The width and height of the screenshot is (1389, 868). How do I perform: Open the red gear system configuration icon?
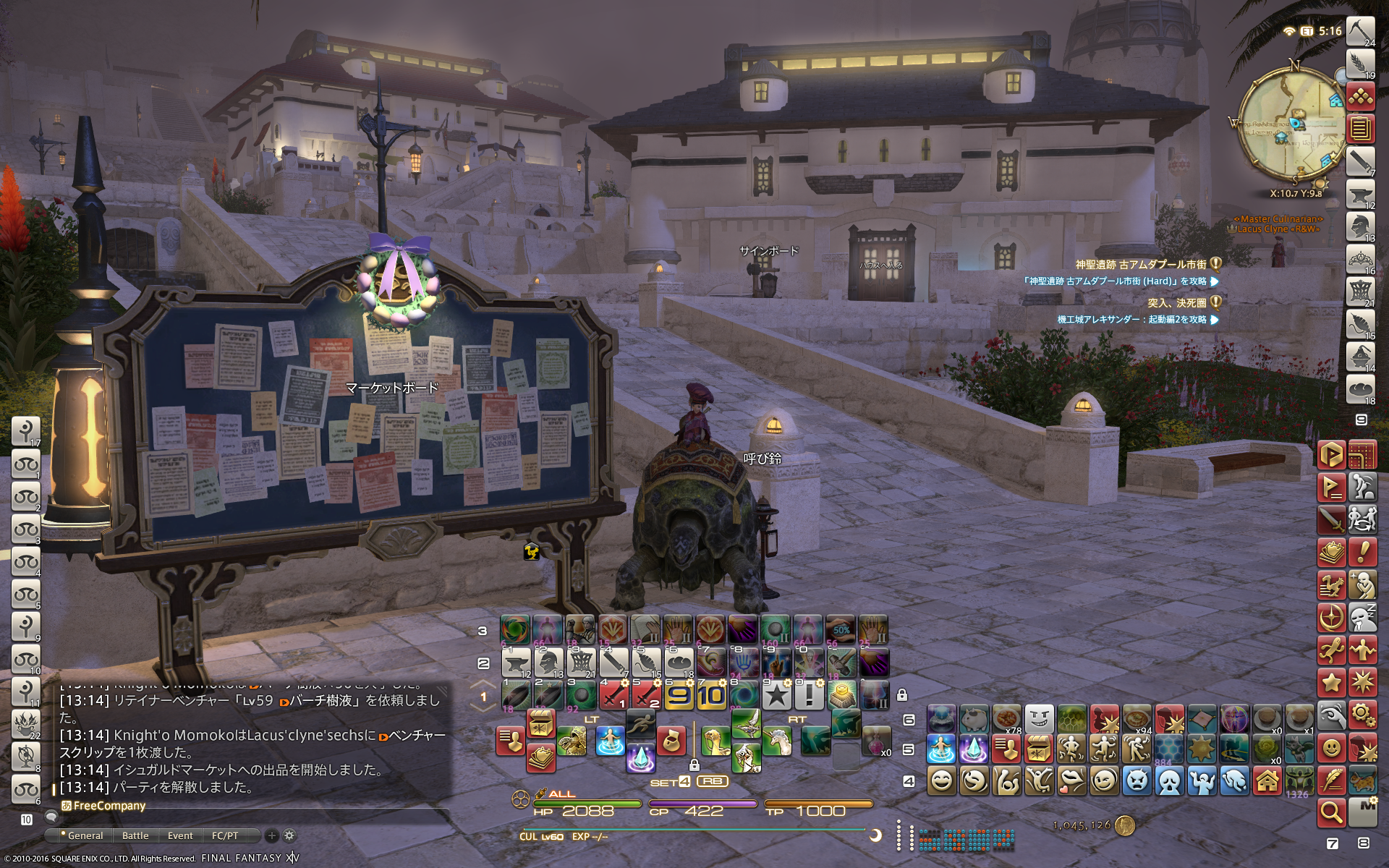(x=1363, y=715)
